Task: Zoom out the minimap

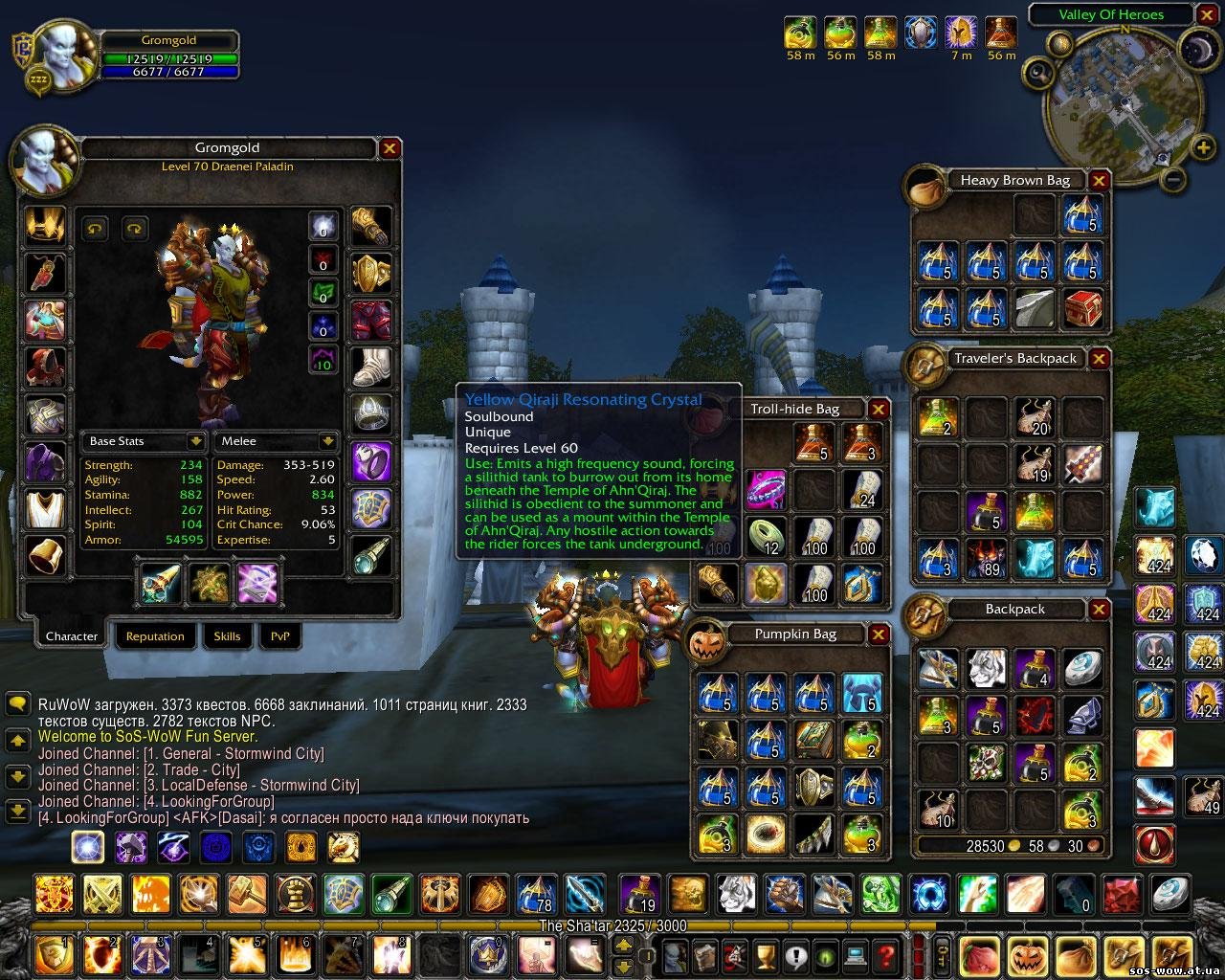Action: click(x=1176, y=179)
